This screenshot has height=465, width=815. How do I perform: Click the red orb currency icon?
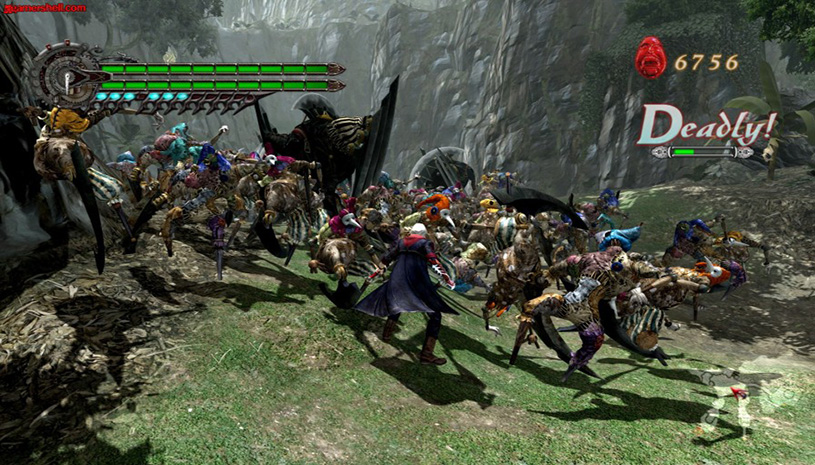pos(650,58)
